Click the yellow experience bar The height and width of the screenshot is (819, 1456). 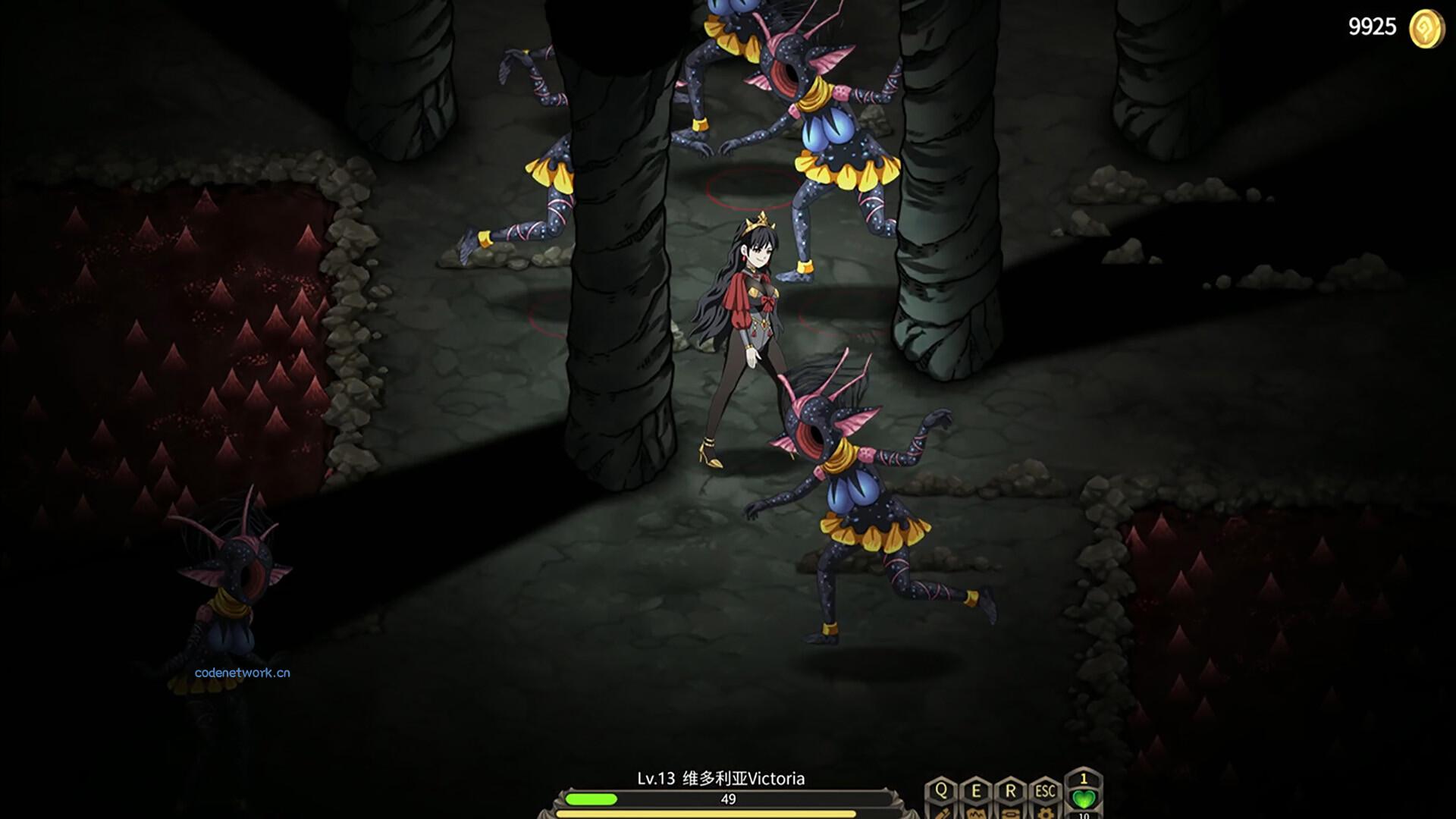point(727,814)
